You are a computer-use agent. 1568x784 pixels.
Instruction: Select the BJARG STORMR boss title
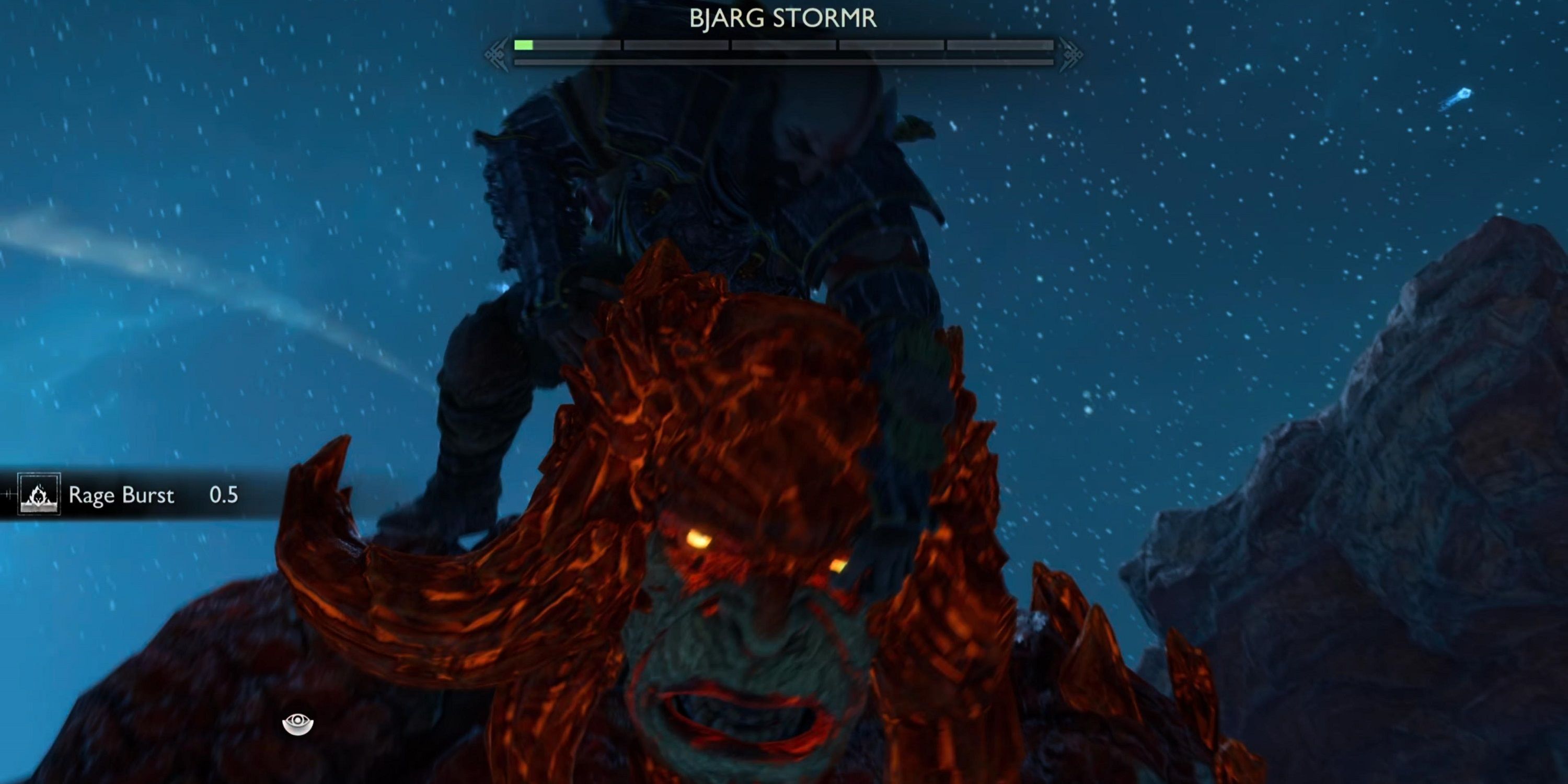point(784,18)
